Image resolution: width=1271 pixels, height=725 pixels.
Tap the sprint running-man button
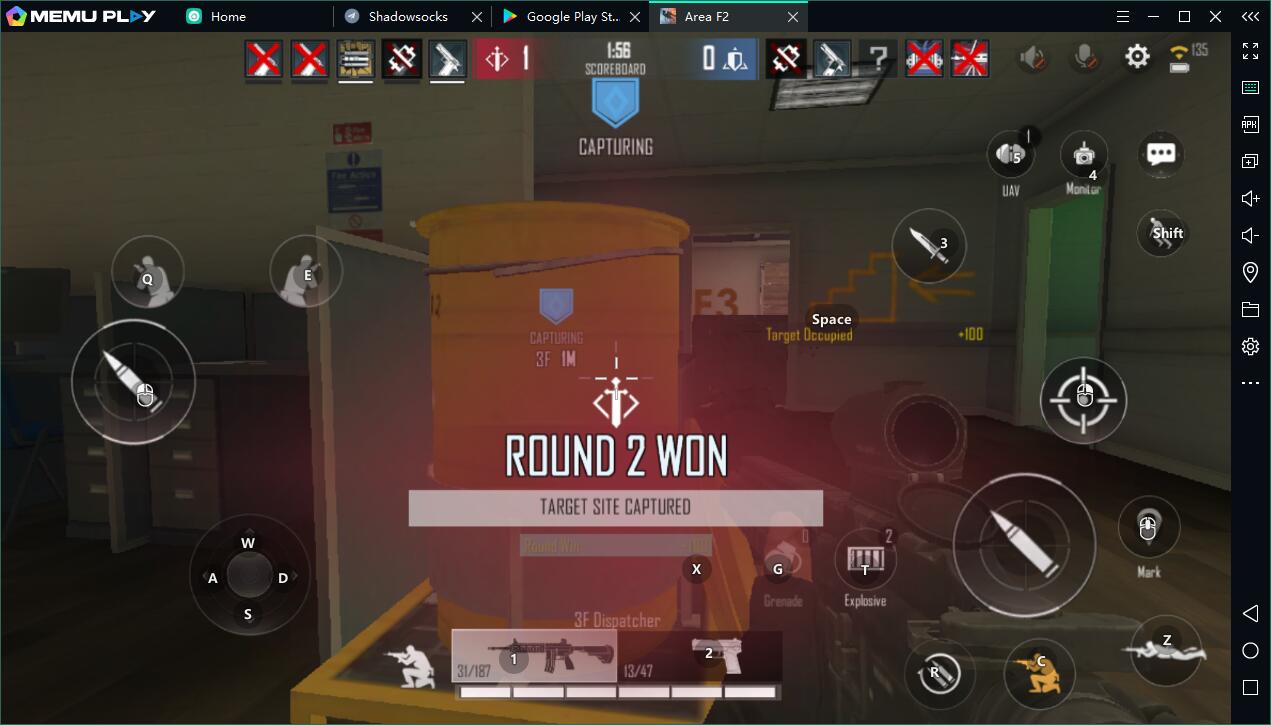coord(1161,233)
